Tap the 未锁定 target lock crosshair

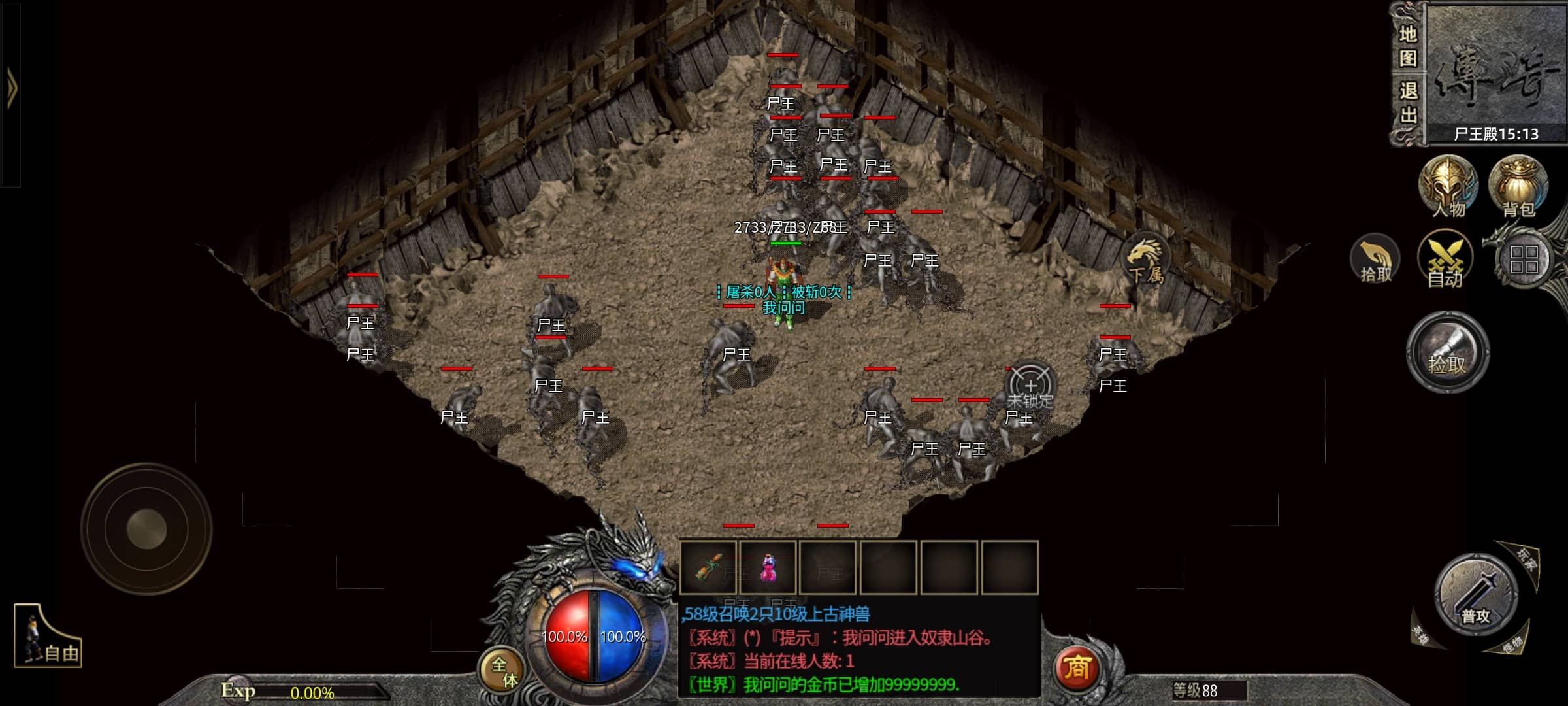tap(1030, 387)
